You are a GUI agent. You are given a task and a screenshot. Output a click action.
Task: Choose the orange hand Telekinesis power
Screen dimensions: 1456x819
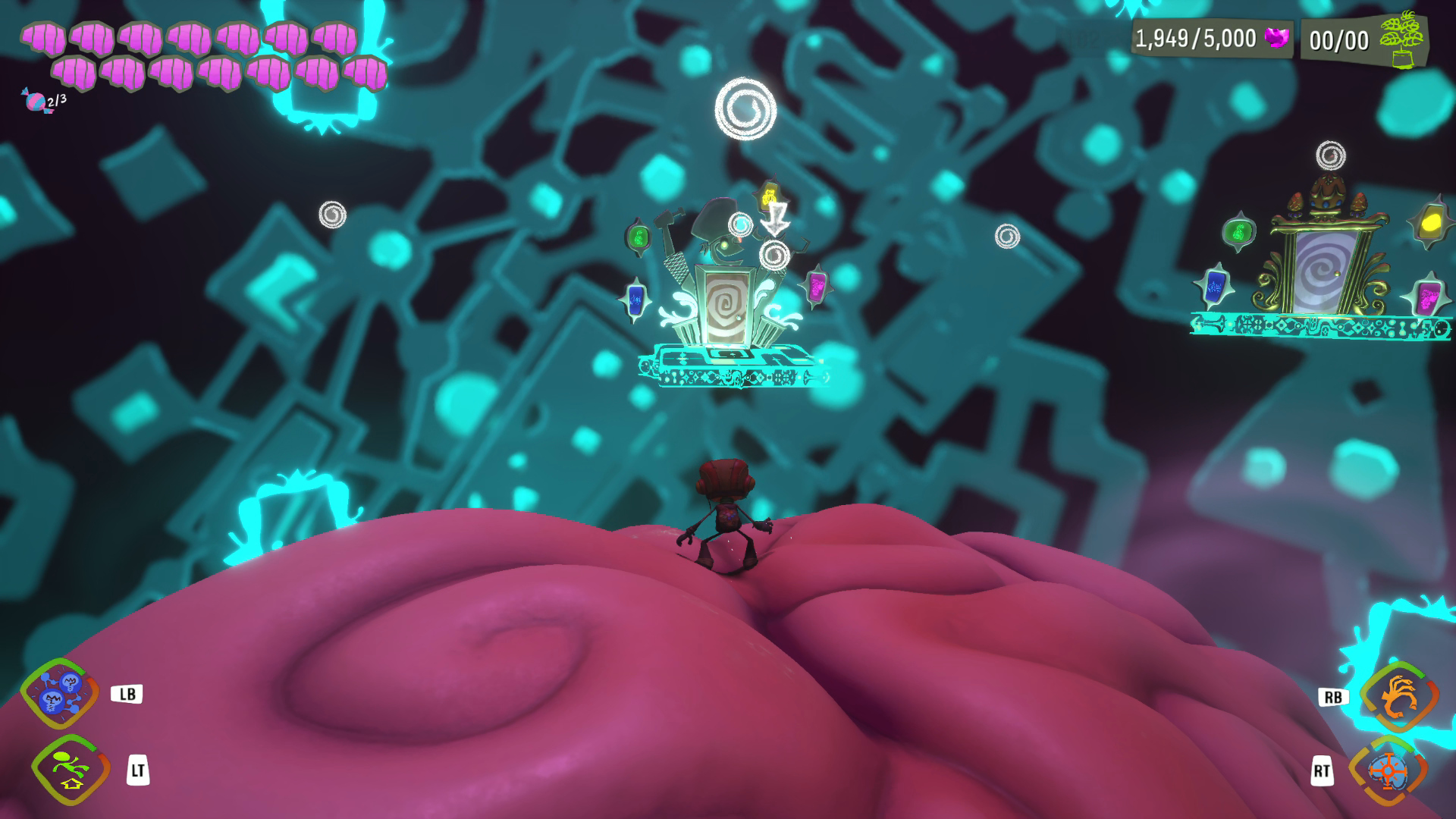(x=1398, y=696)
